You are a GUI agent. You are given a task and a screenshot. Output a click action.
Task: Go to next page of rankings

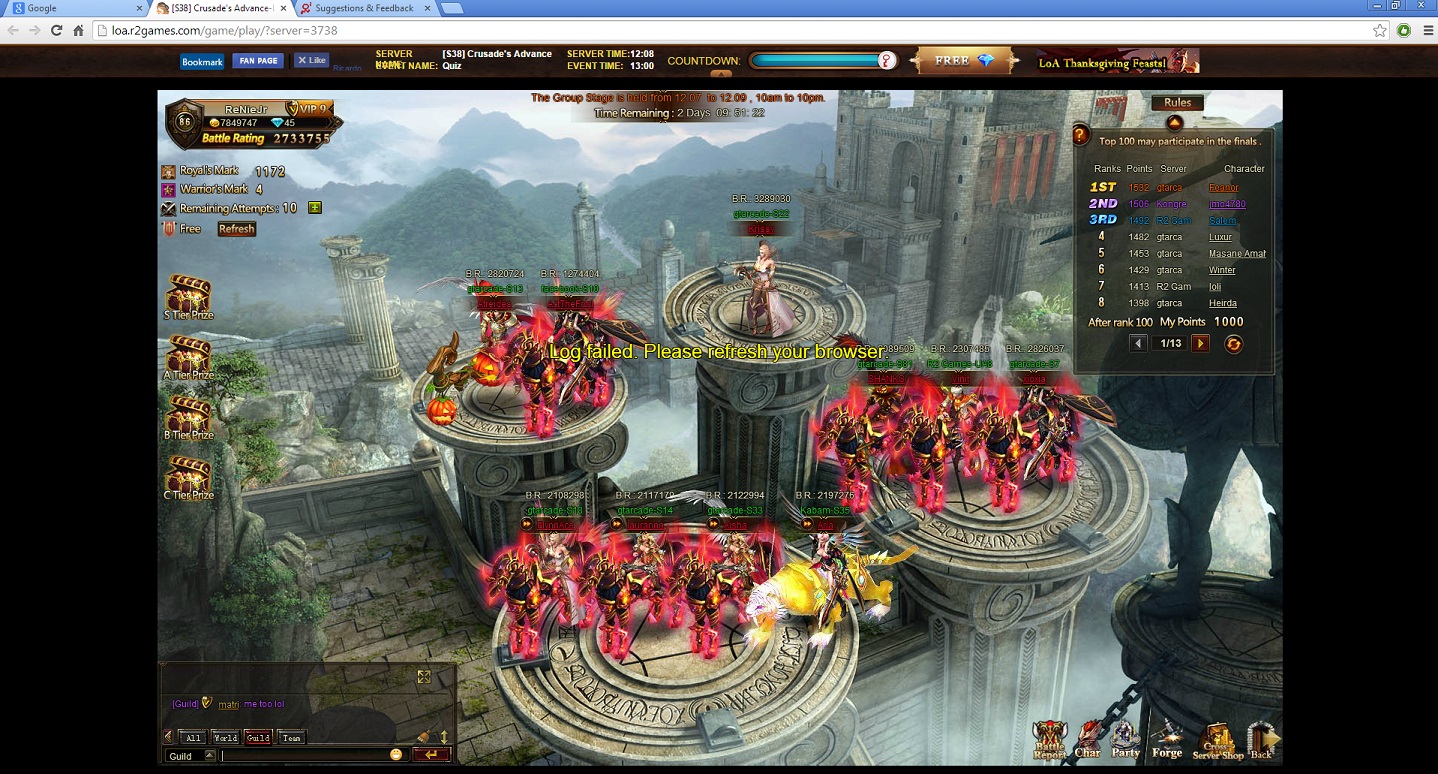point(1200,344)
